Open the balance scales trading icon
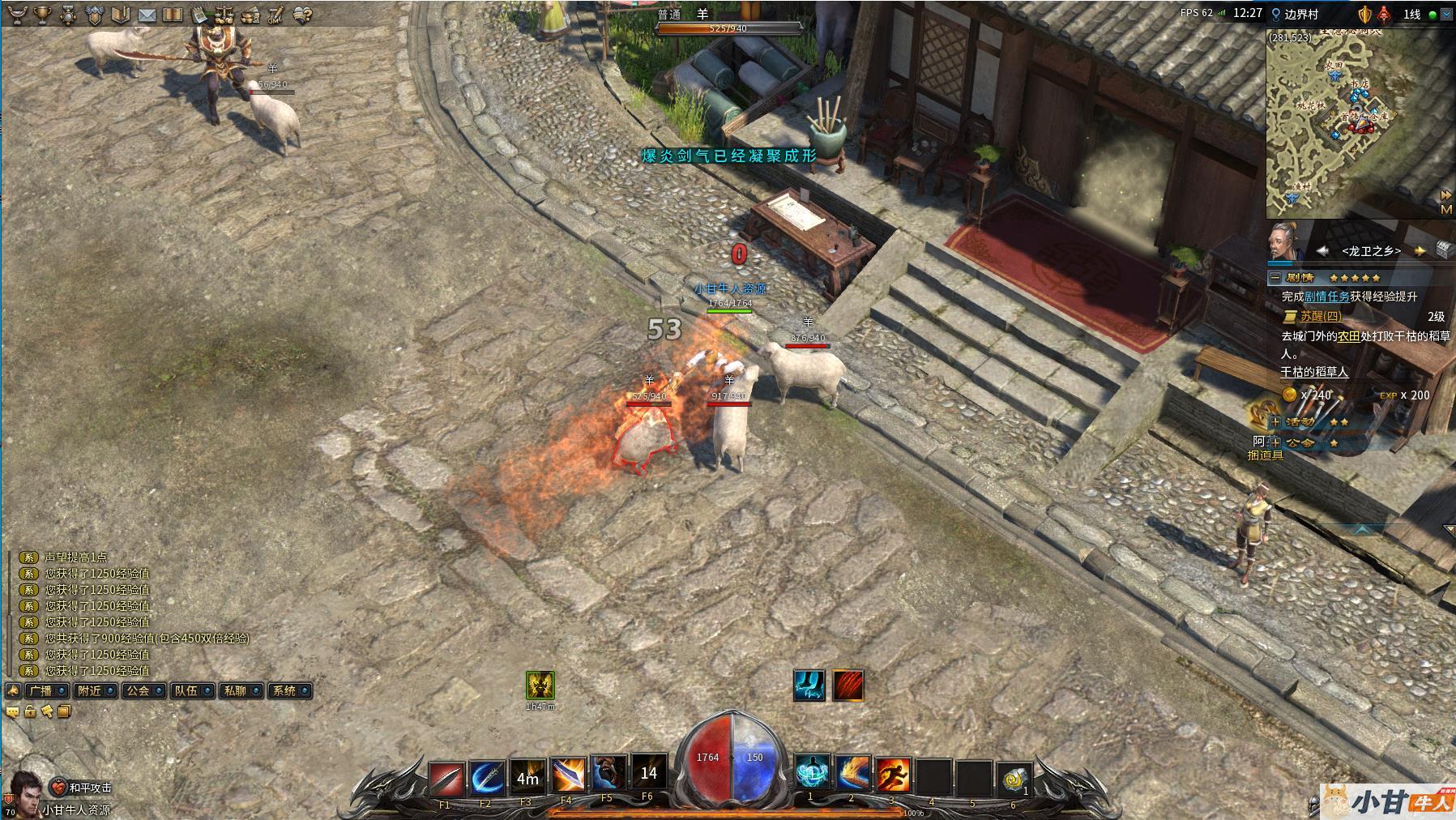Screen dimensions: 1456x820 coord(224,15)
